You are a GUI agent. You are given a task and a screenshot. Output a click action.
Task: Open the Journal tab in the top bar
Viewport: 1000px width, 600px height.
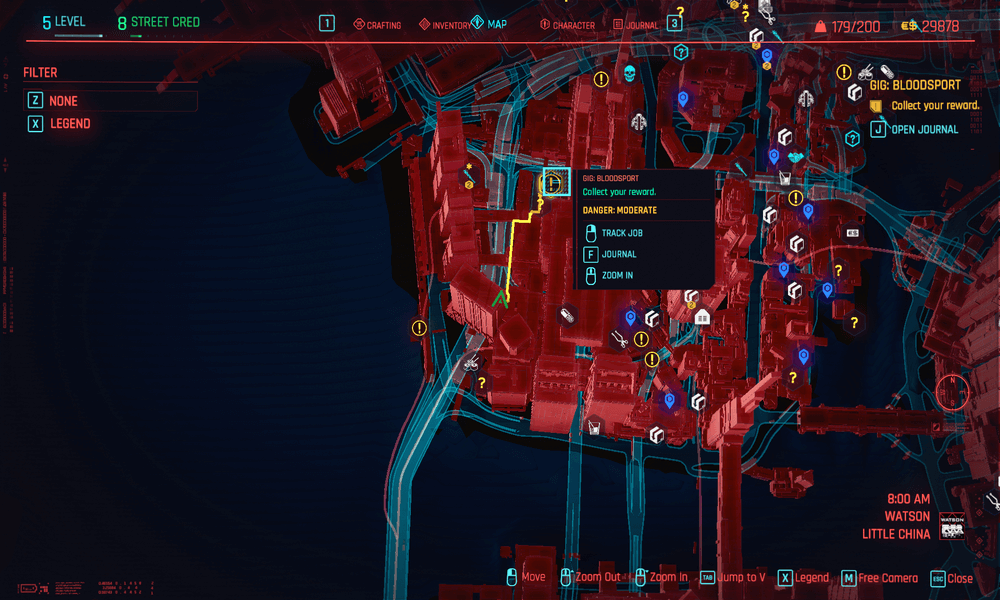(636, 24)
